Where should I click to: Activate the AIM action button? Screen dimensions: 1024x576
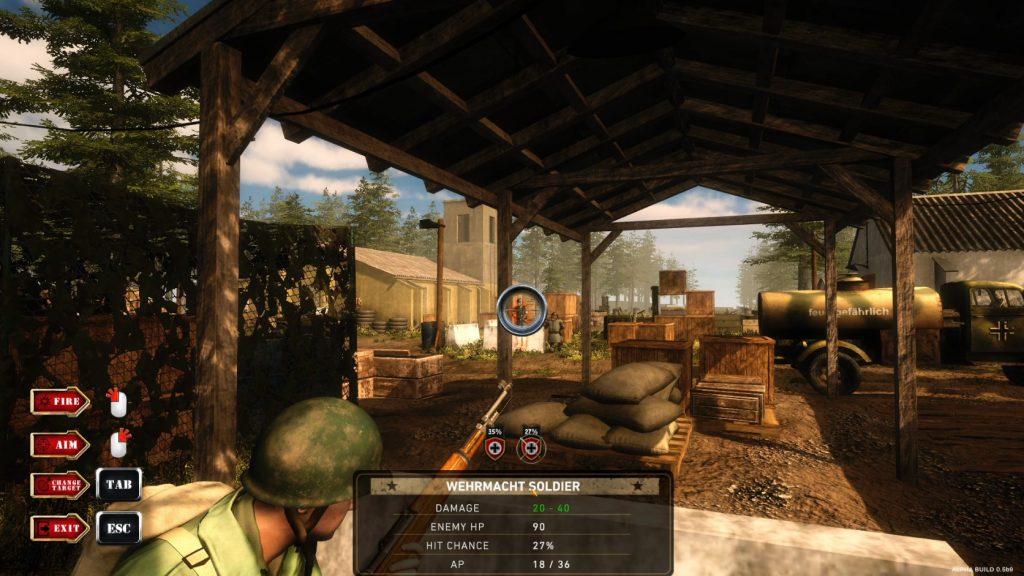coord(59,444)
